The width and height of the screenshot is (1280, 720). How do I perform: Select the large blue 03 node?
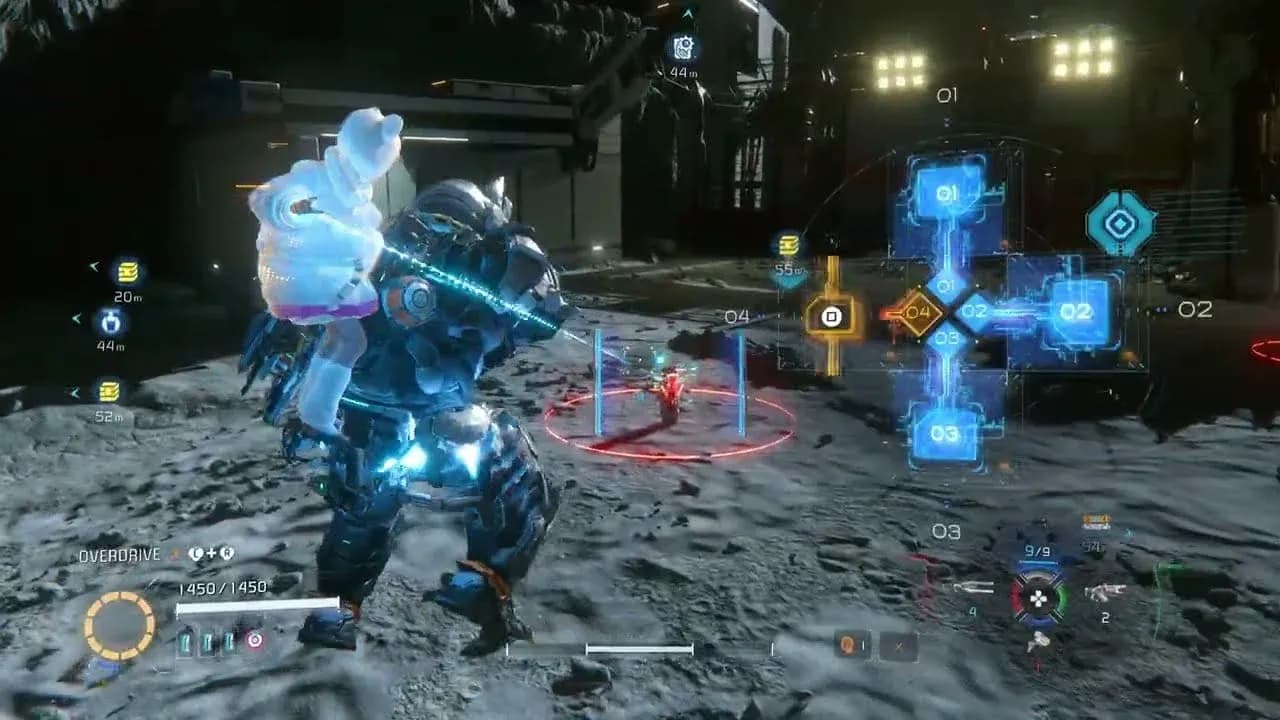point(945,433)
